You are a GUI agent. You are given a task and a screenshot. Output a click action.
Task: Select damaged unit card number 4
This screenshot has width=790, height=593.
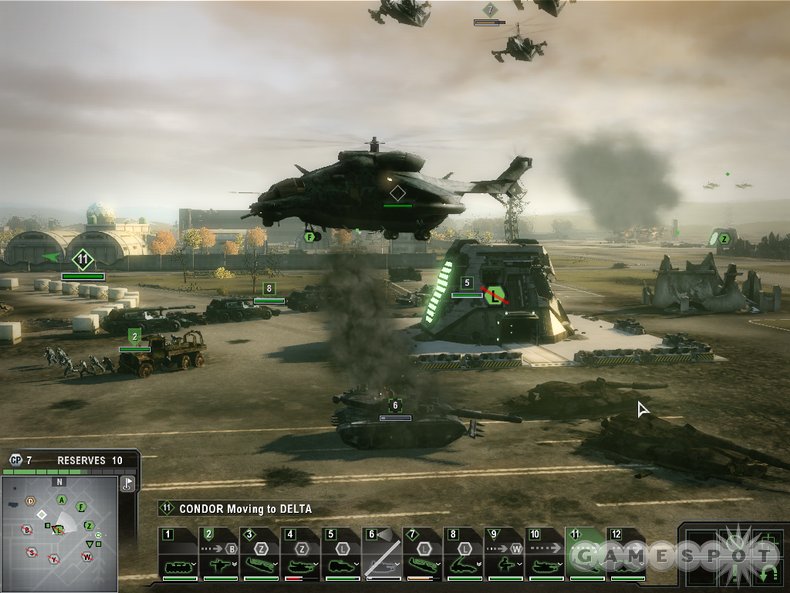coord(300,555)
